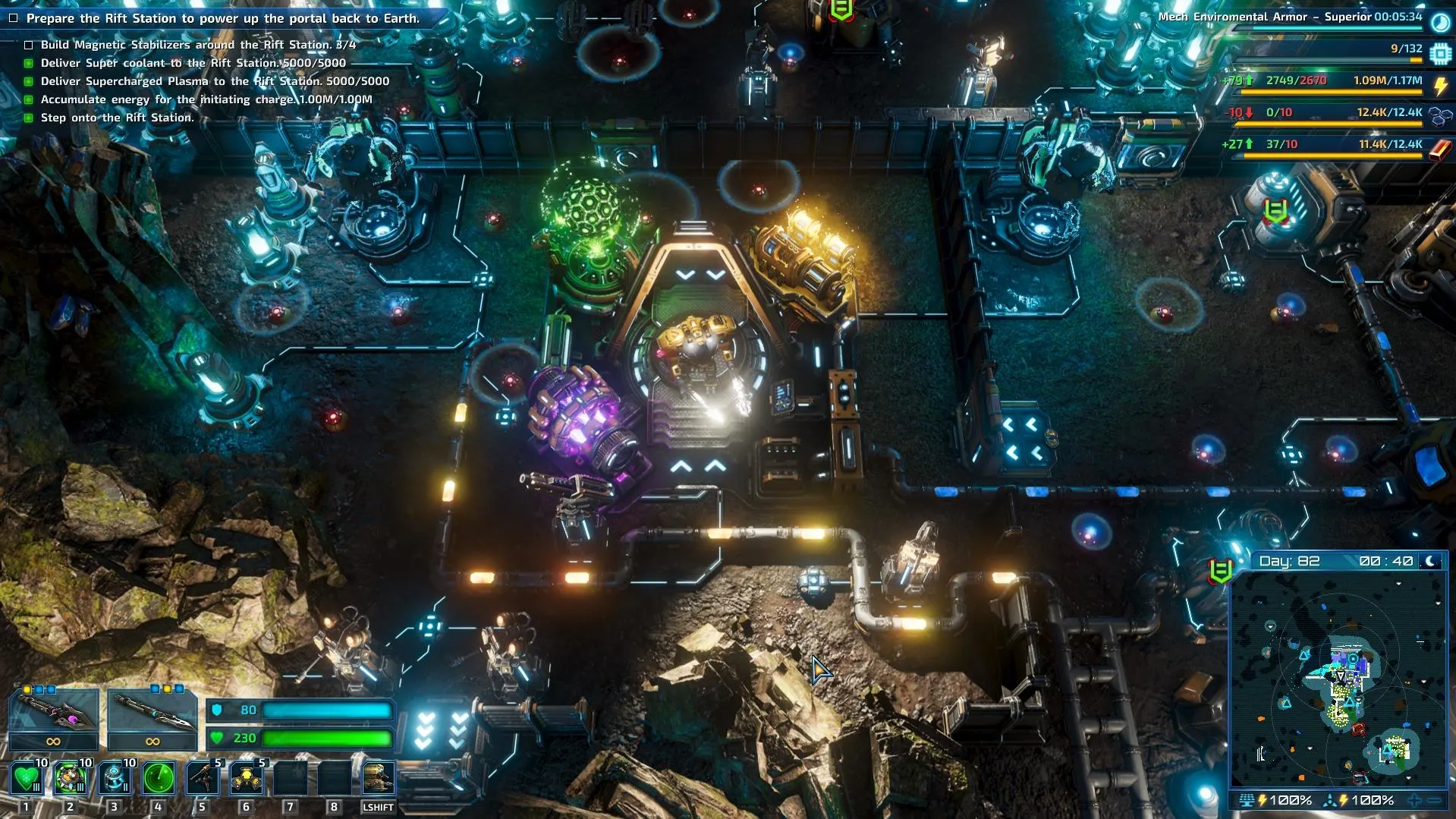
Task: Activate the green radar scanner ability
Action: (x=159, y=779)
